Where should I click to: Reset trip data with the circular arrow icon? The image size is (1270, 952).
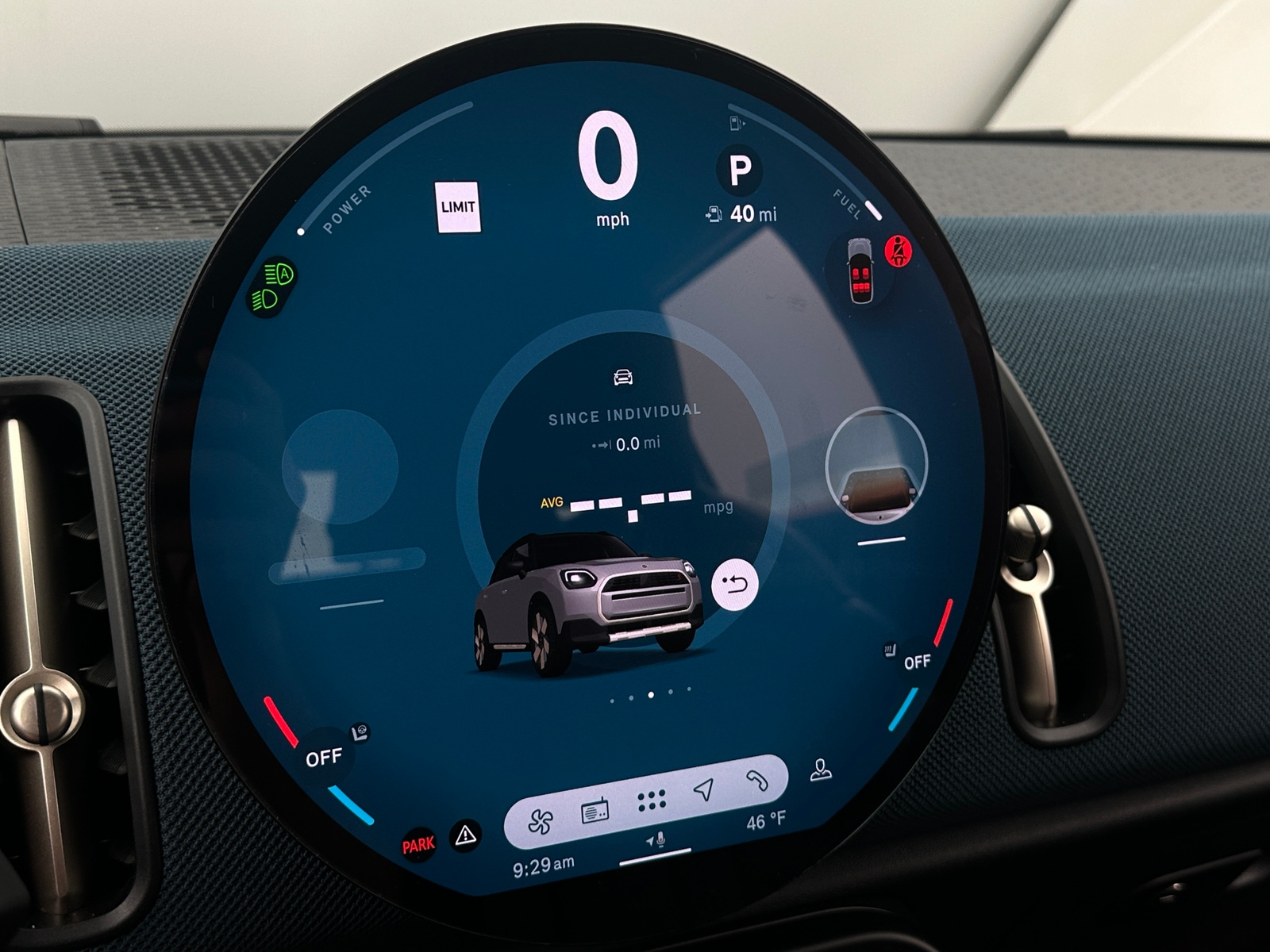[737, 586]
